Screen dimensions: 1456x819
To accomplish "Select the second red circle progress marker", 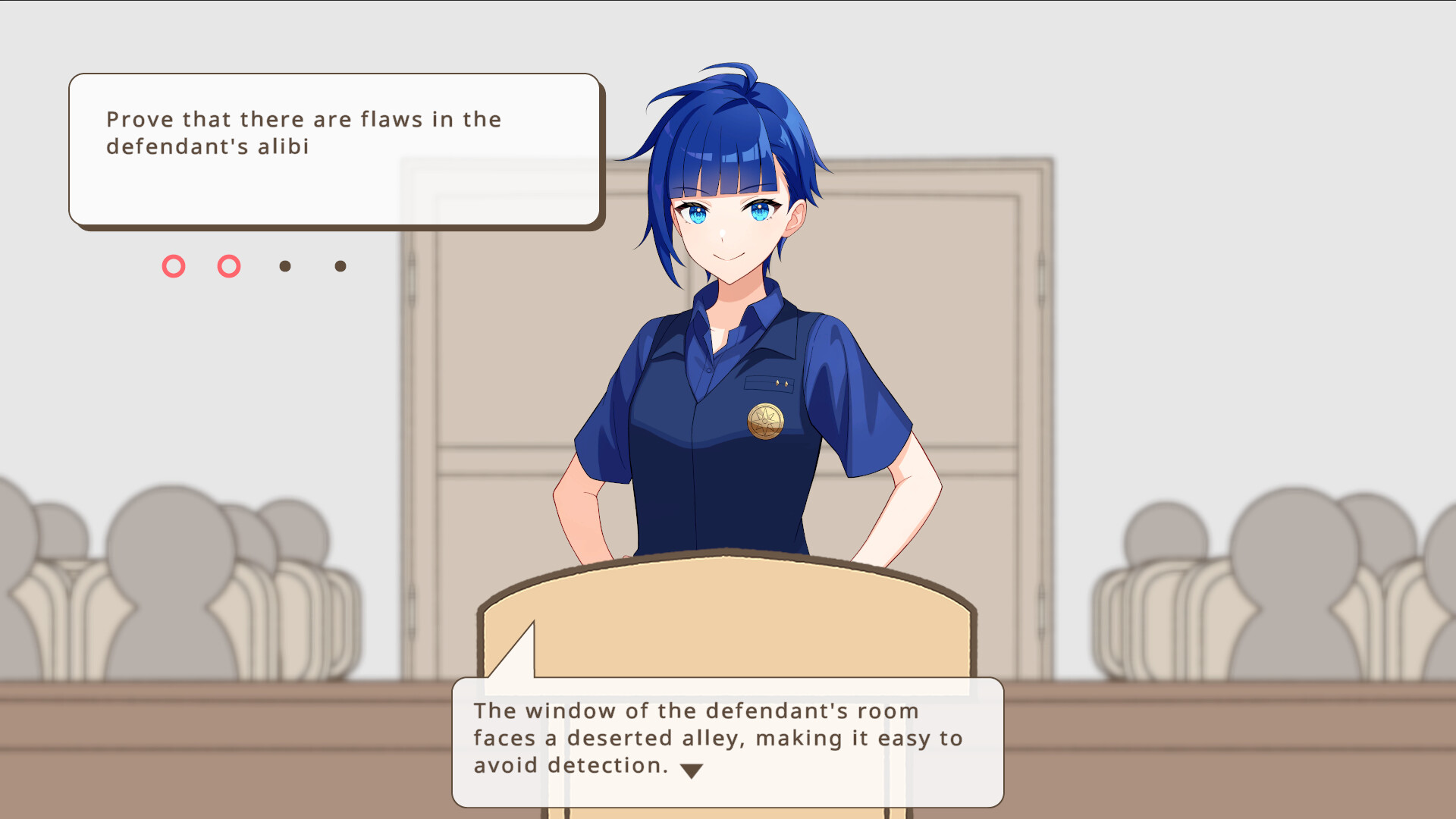I will 228,266.
